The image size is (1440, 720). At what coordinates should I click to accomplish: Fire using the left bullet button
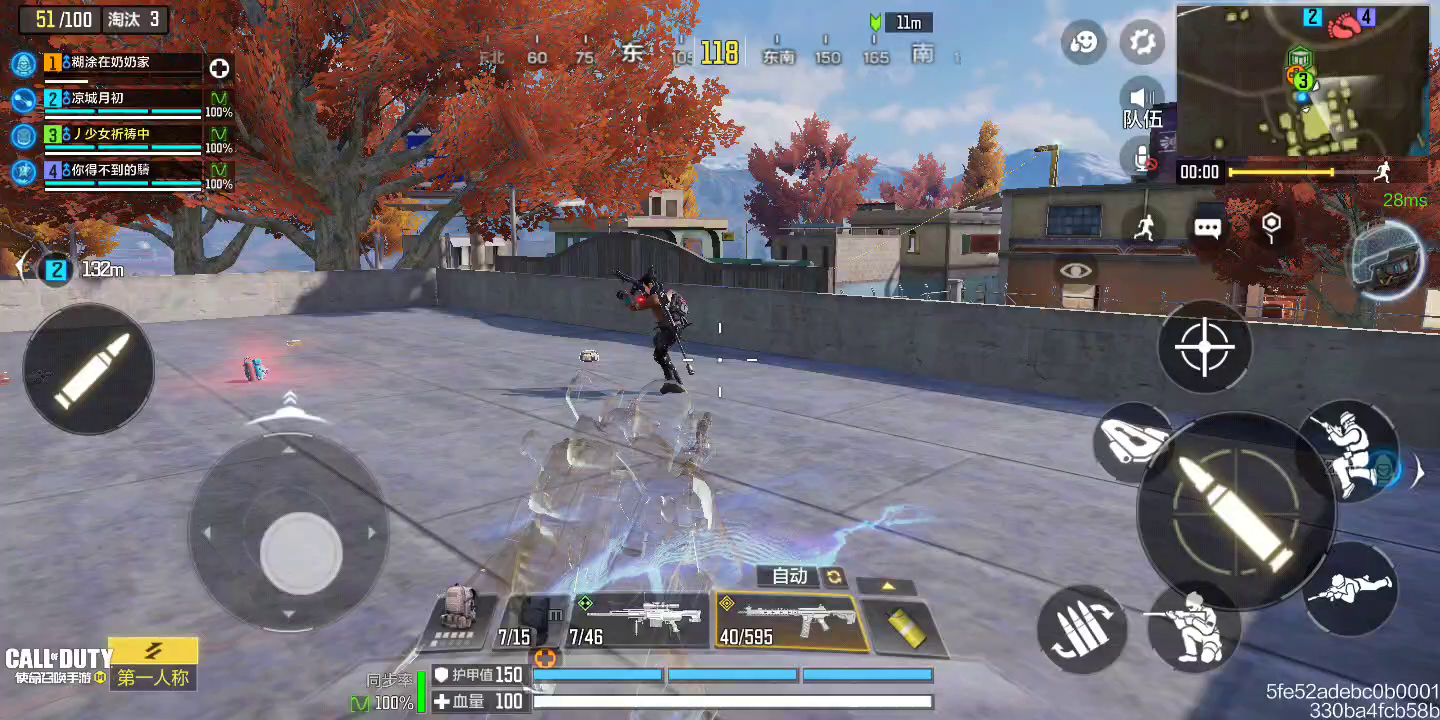coord(88,369)
